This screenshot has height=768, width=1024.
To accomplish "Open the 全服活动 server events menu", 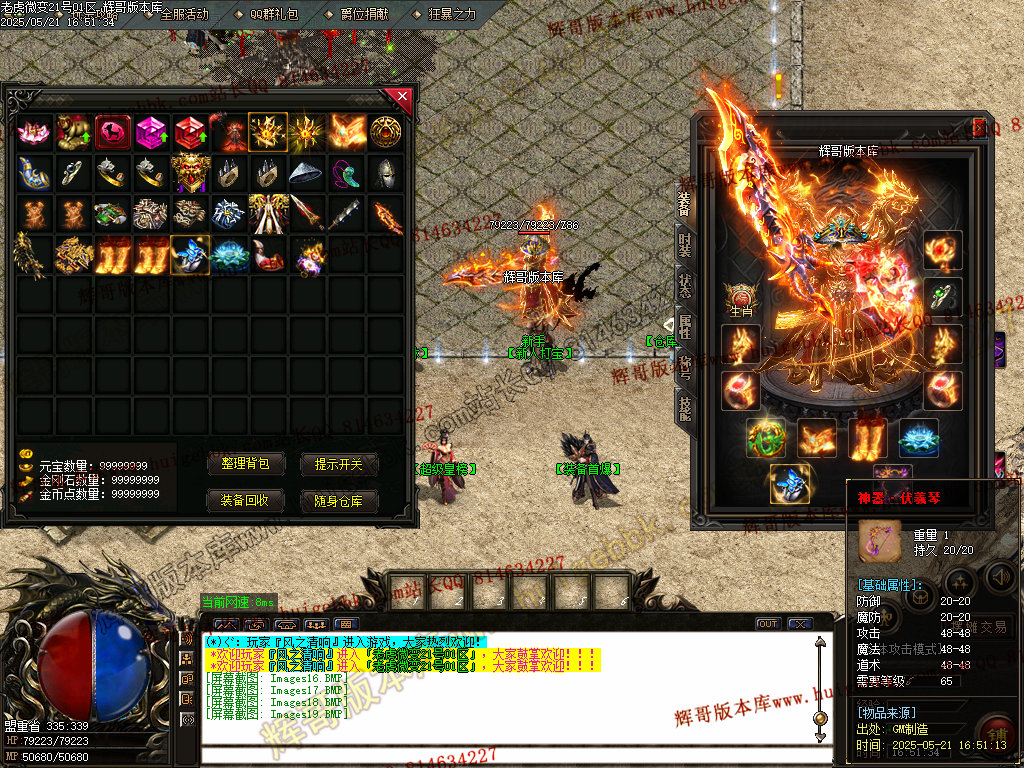I will click(178, 14).
